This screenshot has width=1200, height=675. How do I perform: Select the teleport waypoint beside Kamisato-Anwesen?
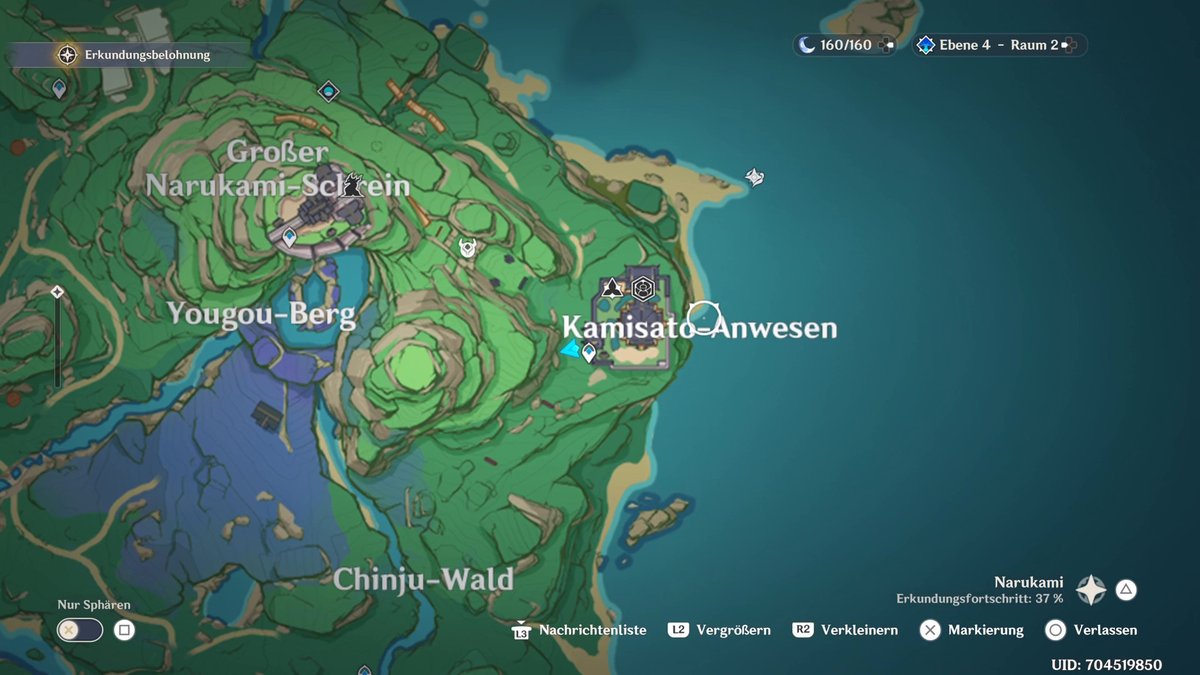click(x=589, y=352)
